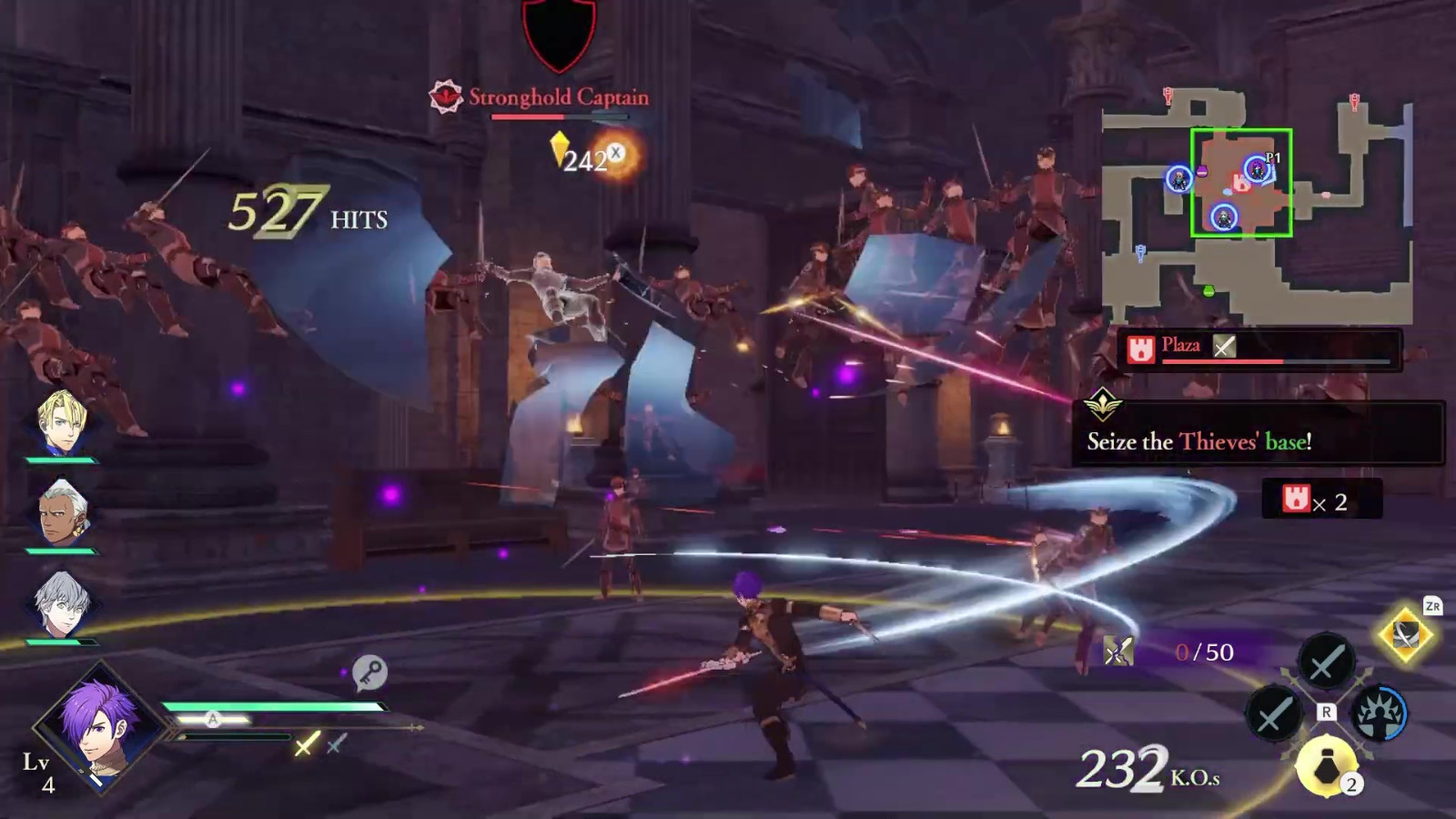Switch to the silver-haired ally portrait

tap(62, 603)
